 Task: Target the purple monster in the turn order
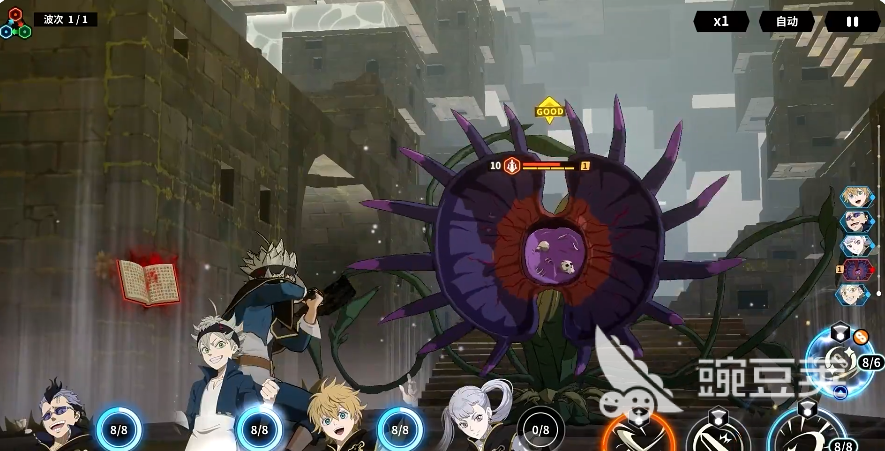coord(856,270)
